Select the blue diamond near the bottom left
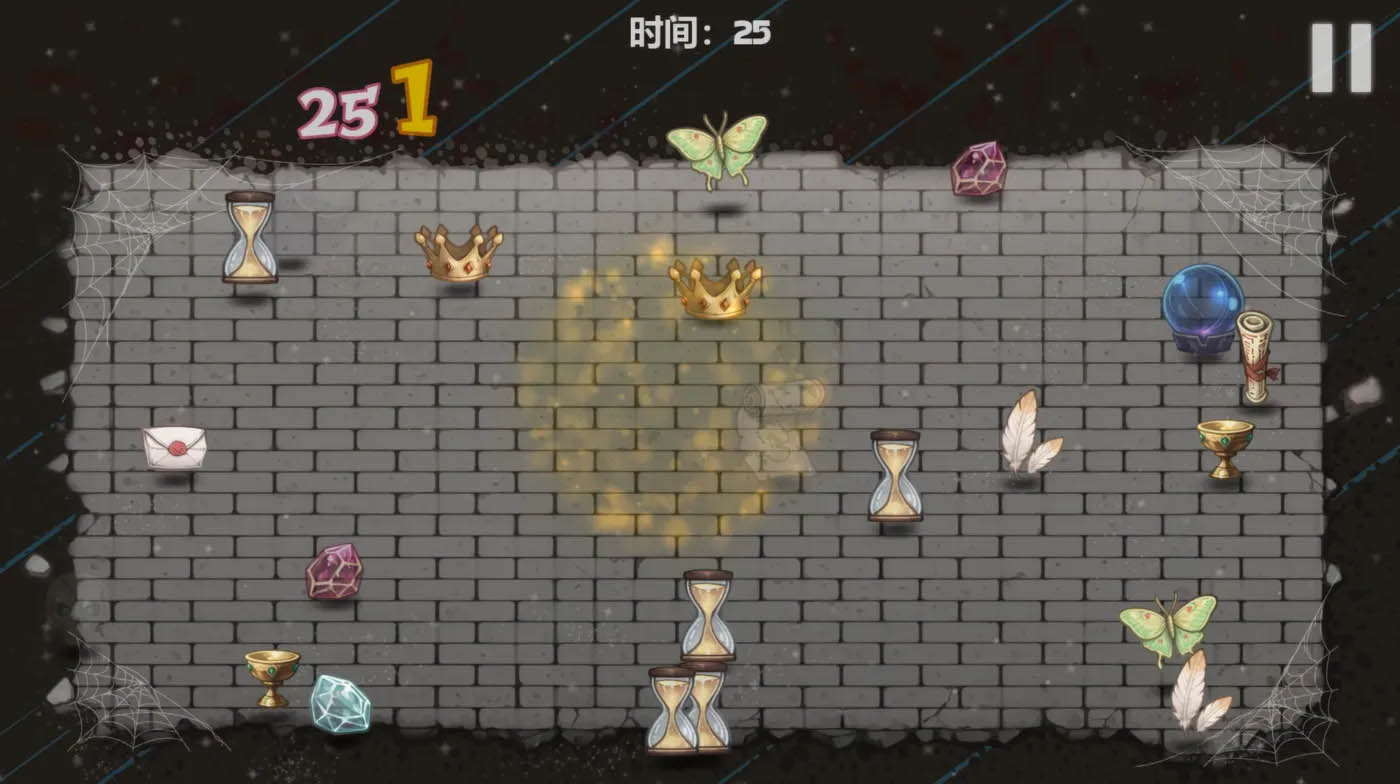1400x784 pixels. click(340, 702)
